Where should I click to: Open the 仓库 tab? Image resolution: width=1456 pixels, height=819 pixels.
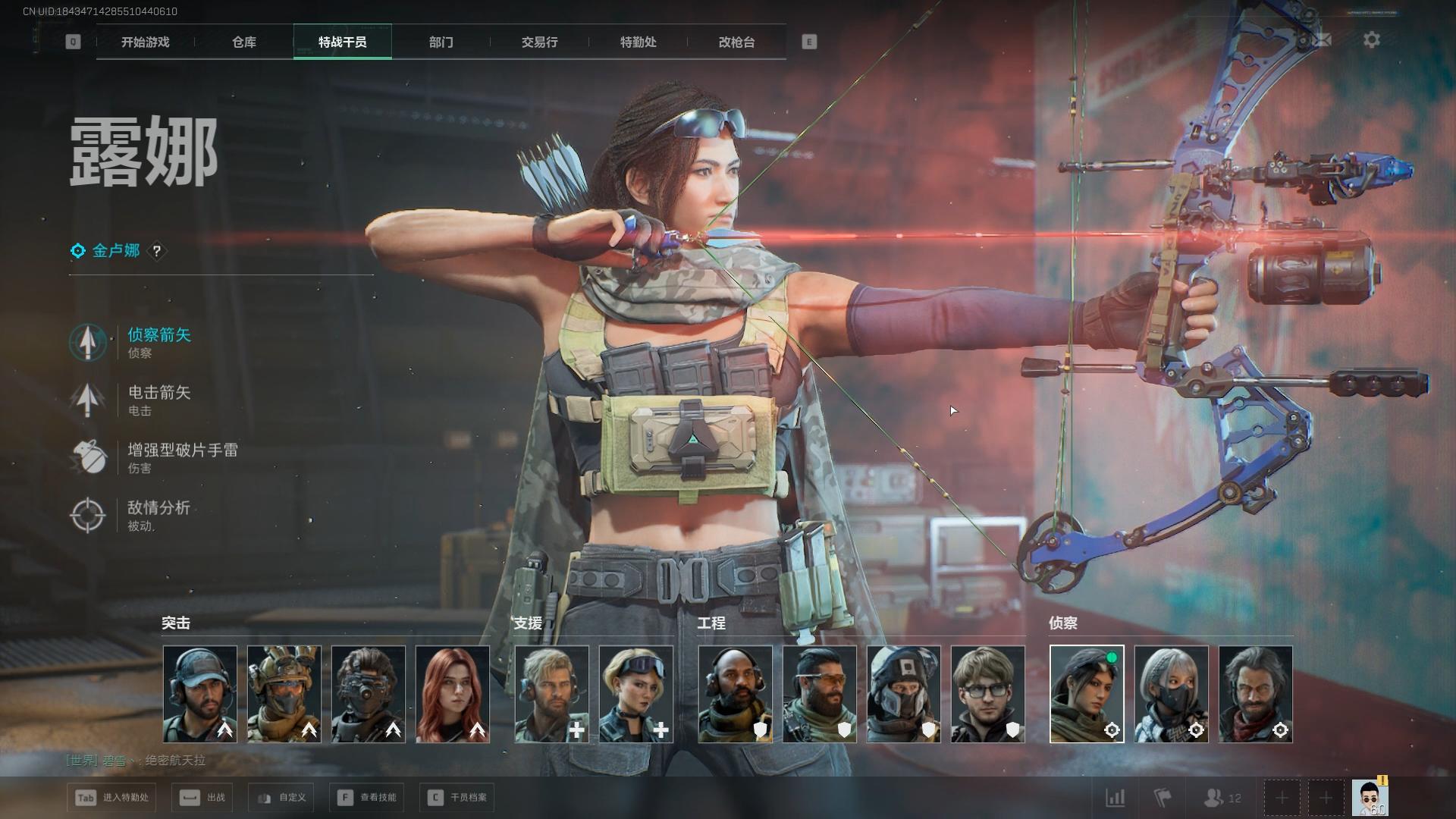point(244,42)
